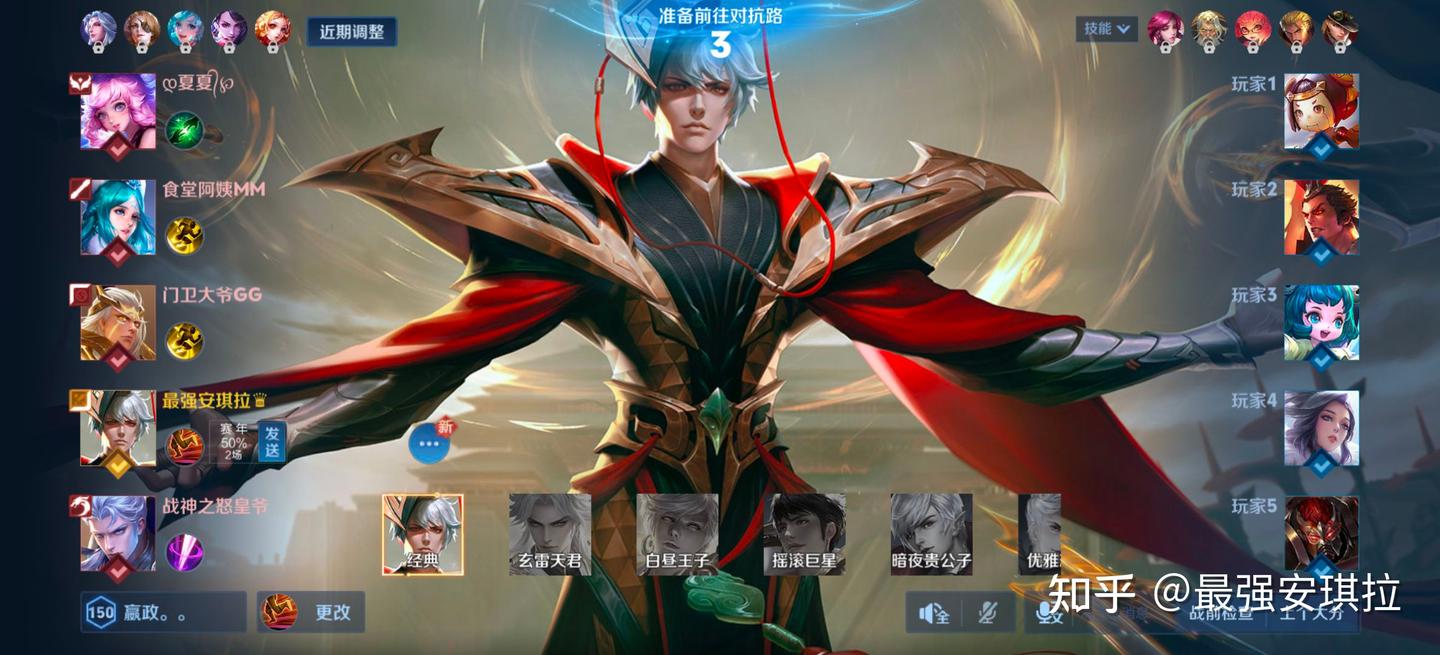The image size is (1440, 655).
Task: Choose the 玄雷天君 skin
Action: click(550, 534)
